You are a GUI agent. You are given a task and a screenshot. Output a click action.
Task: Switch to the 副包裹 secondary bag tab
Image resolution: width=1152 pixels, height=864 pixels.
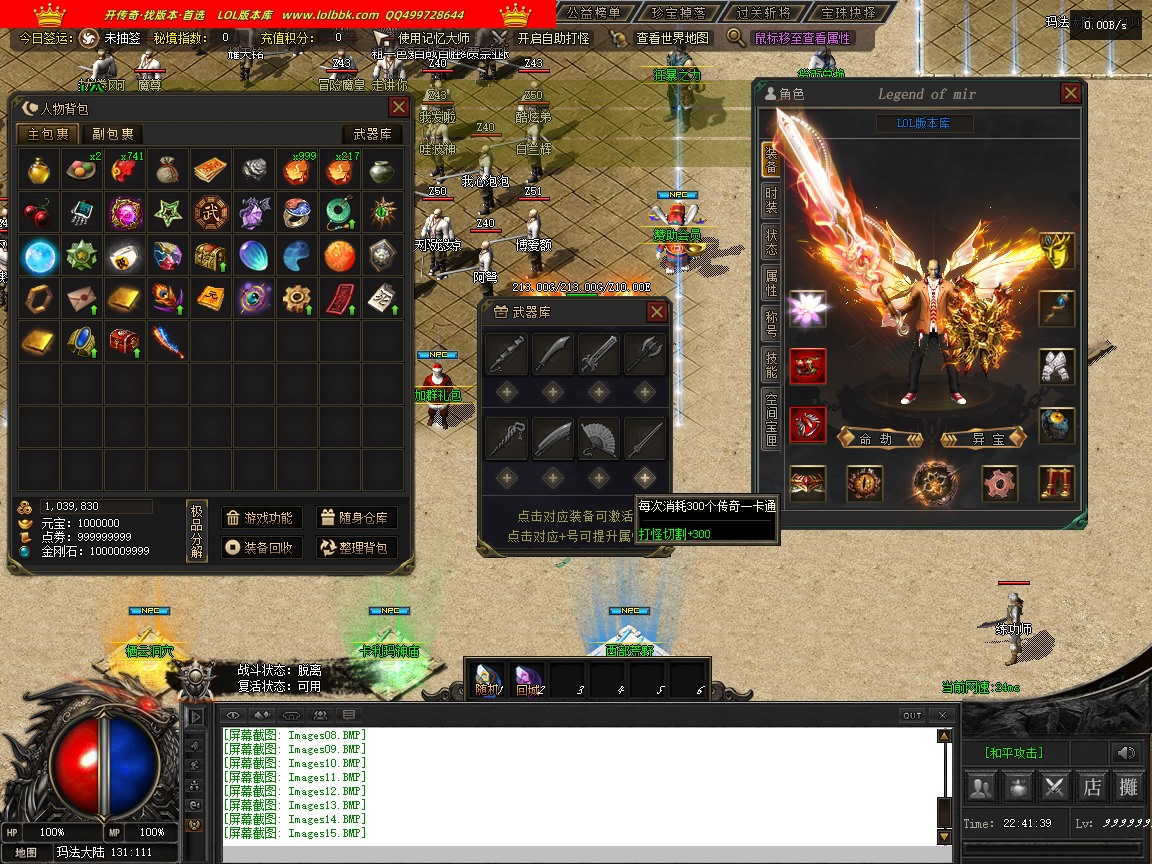(x=113, y=134)
